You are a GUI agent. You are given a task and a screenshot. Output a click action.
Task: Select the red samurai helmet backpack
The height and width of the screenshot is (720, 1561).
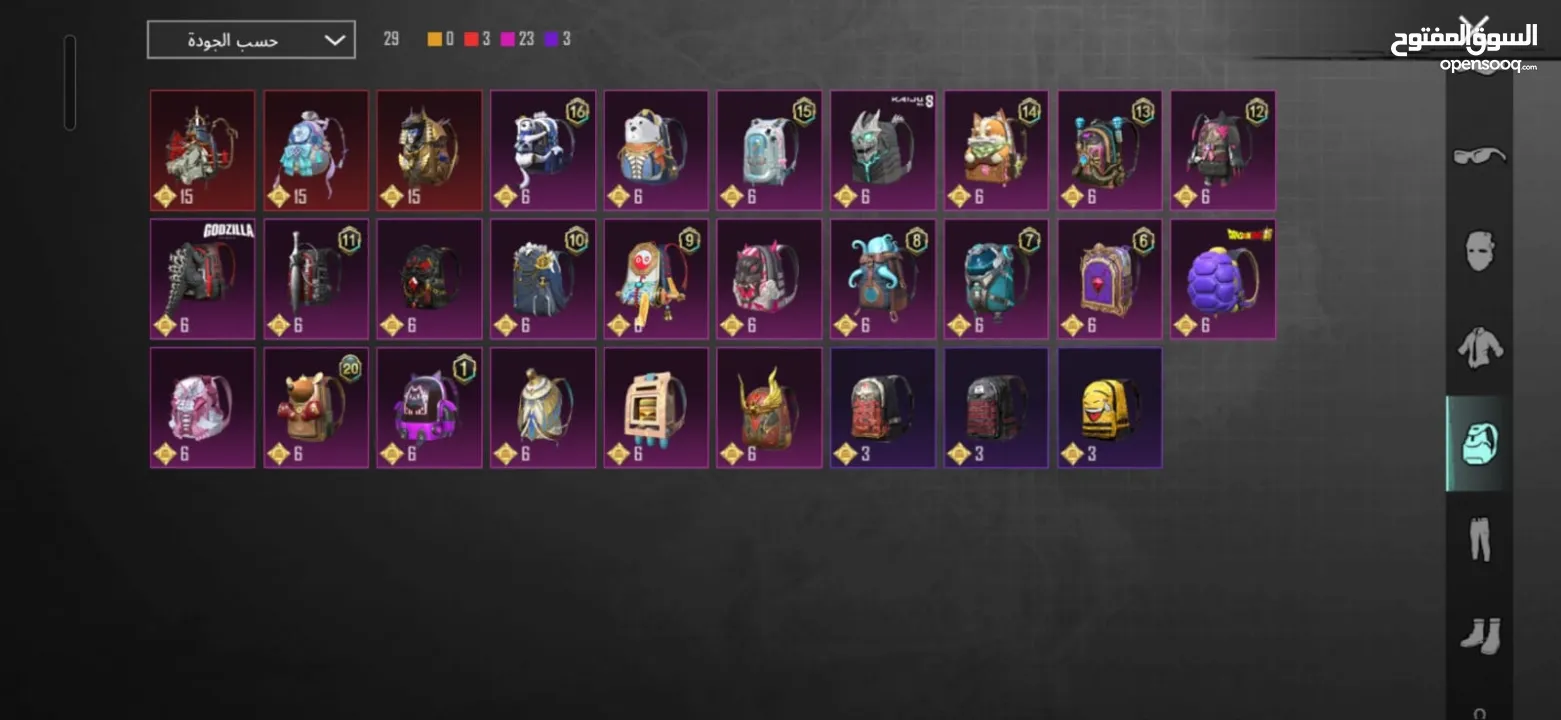pos(769,407)
